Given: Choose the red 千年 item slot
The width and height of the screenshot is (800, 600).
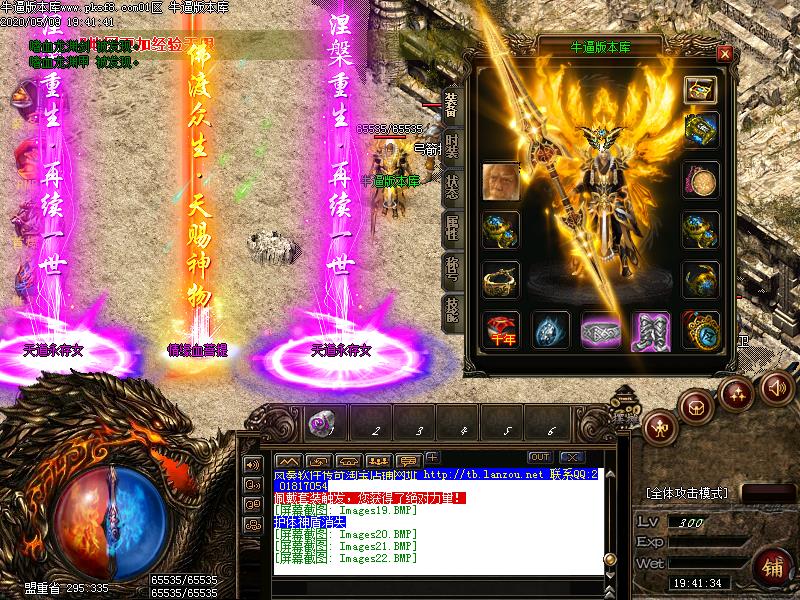Looking at the screenshot, I should pos(500,328).
